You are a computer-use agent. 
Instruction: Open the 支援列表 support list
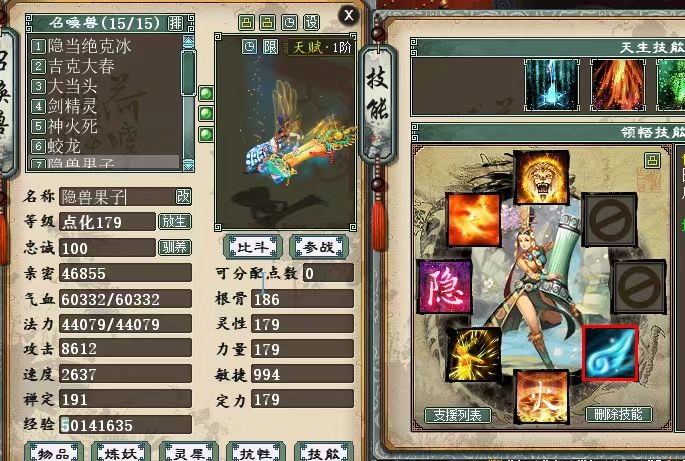(457, 414)
